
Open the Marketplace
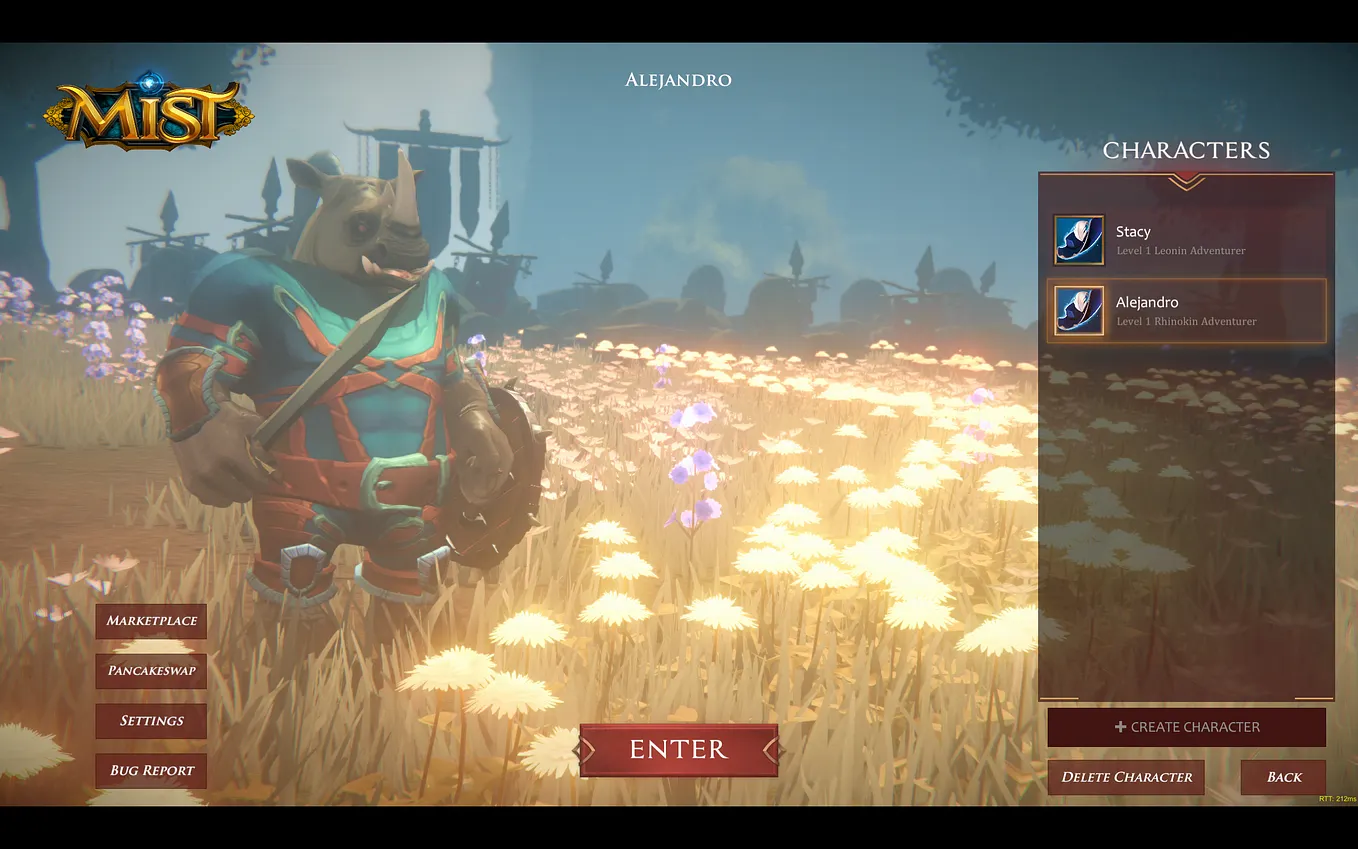[151, 621]
